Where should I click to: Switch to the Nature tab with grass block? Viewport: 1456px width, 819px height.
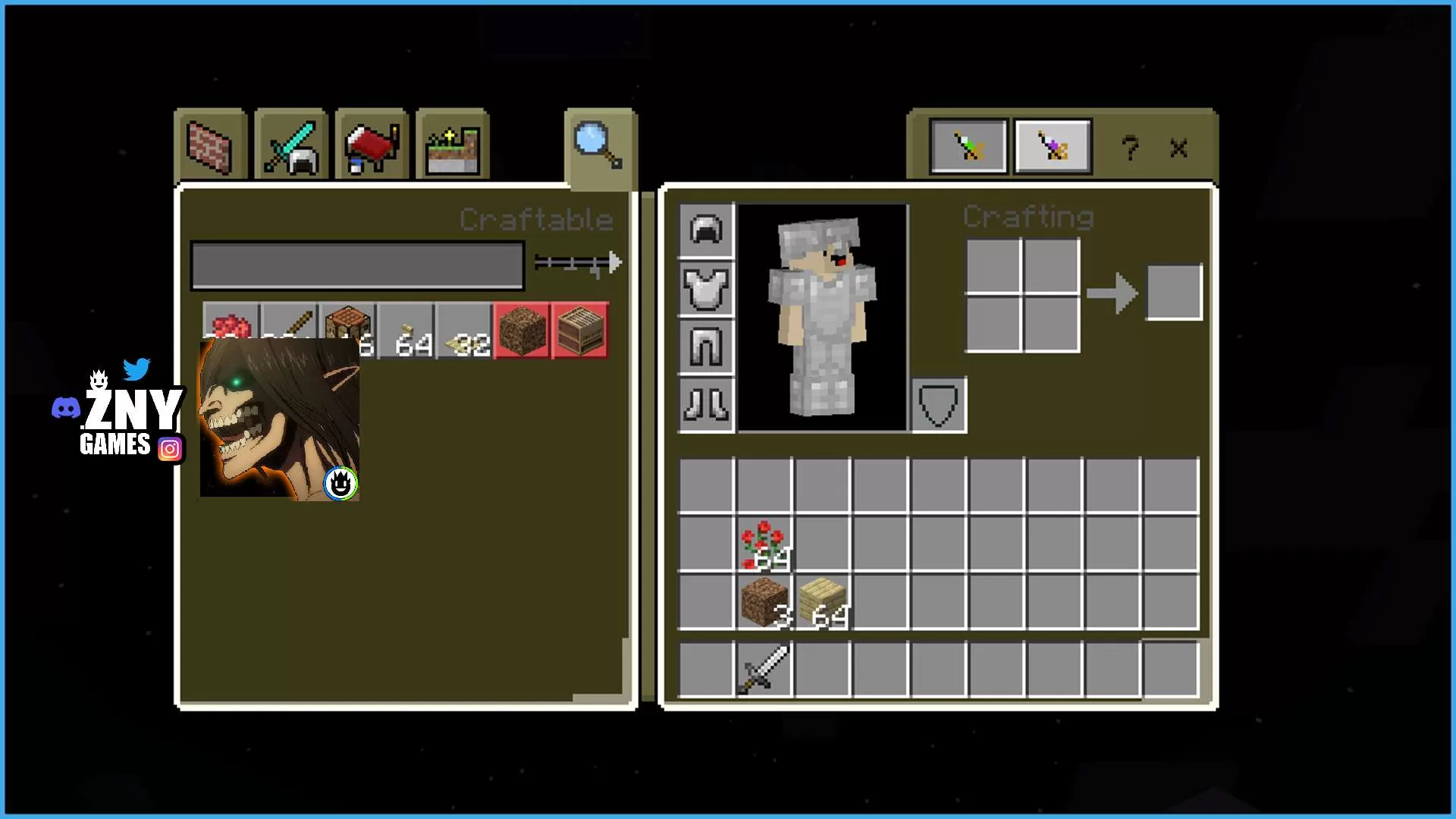point(452,146)
